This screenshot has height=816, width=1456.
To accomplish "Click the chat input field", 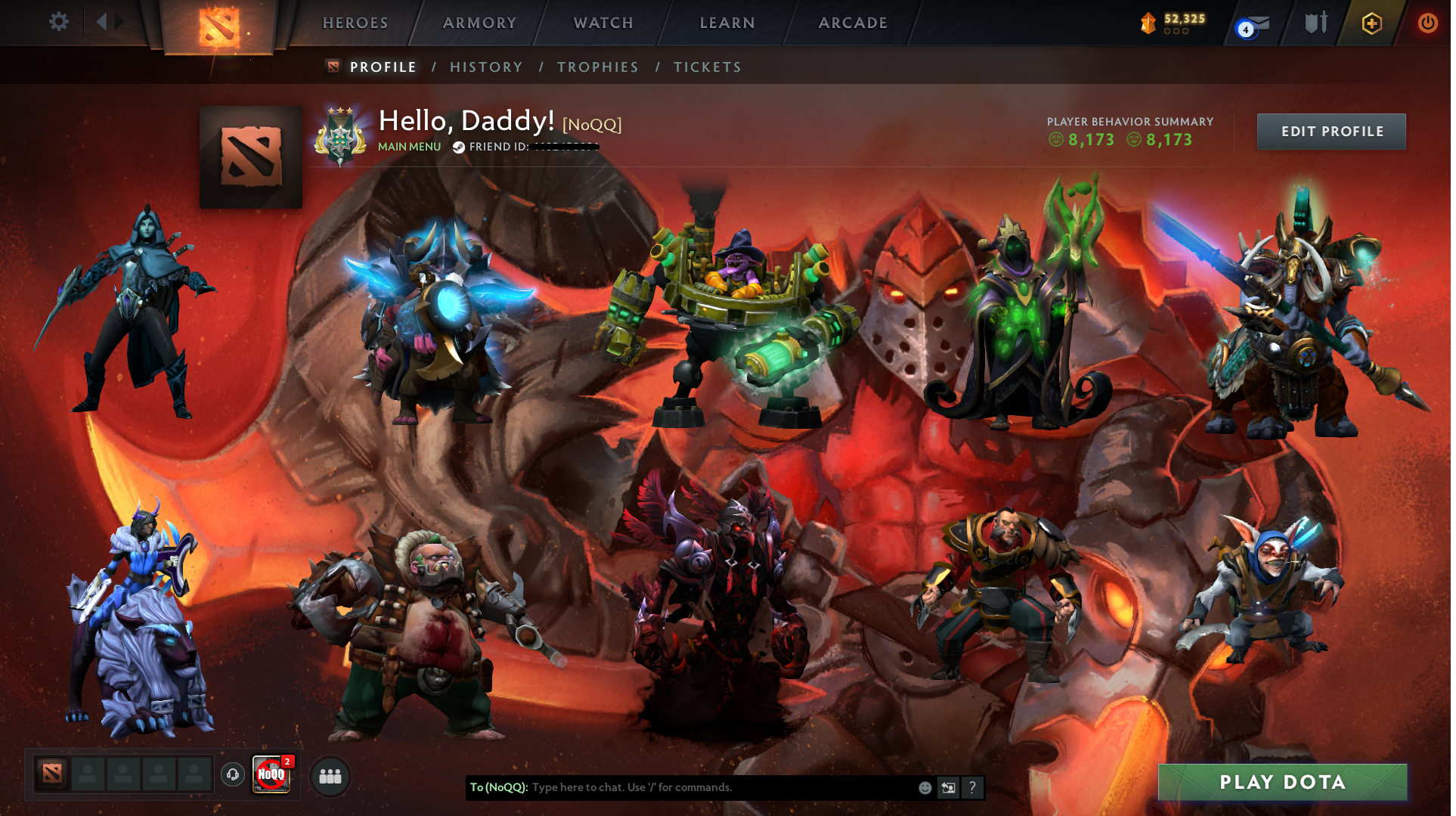I will coord(680,787).
